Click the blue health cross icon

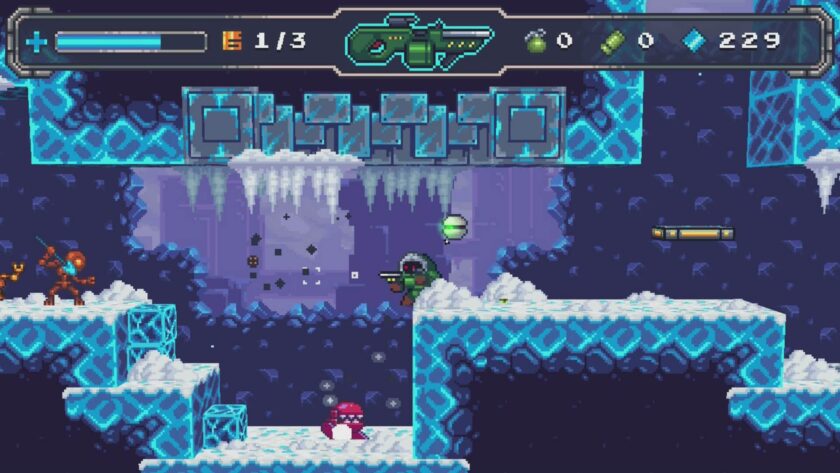coord(37,42)
